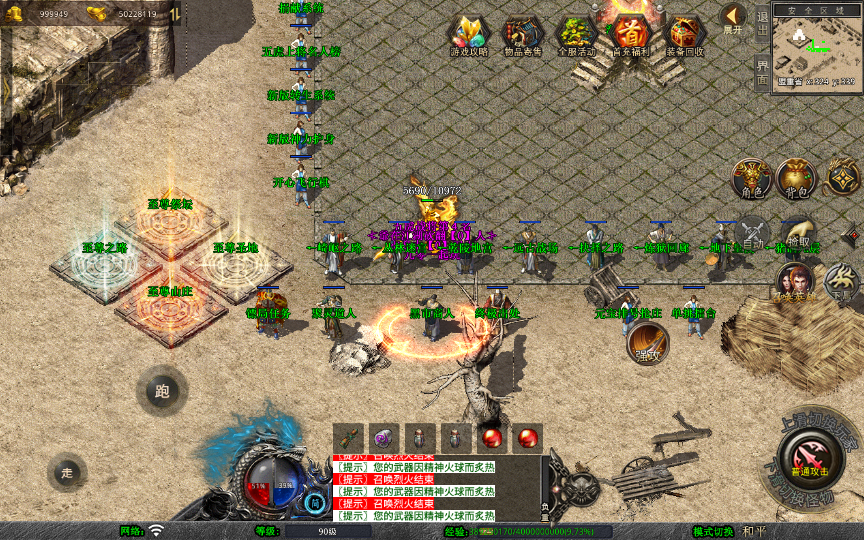Click the dragon-framed gold star icon
The image size is (864, 540).
[x=842, y=178]
